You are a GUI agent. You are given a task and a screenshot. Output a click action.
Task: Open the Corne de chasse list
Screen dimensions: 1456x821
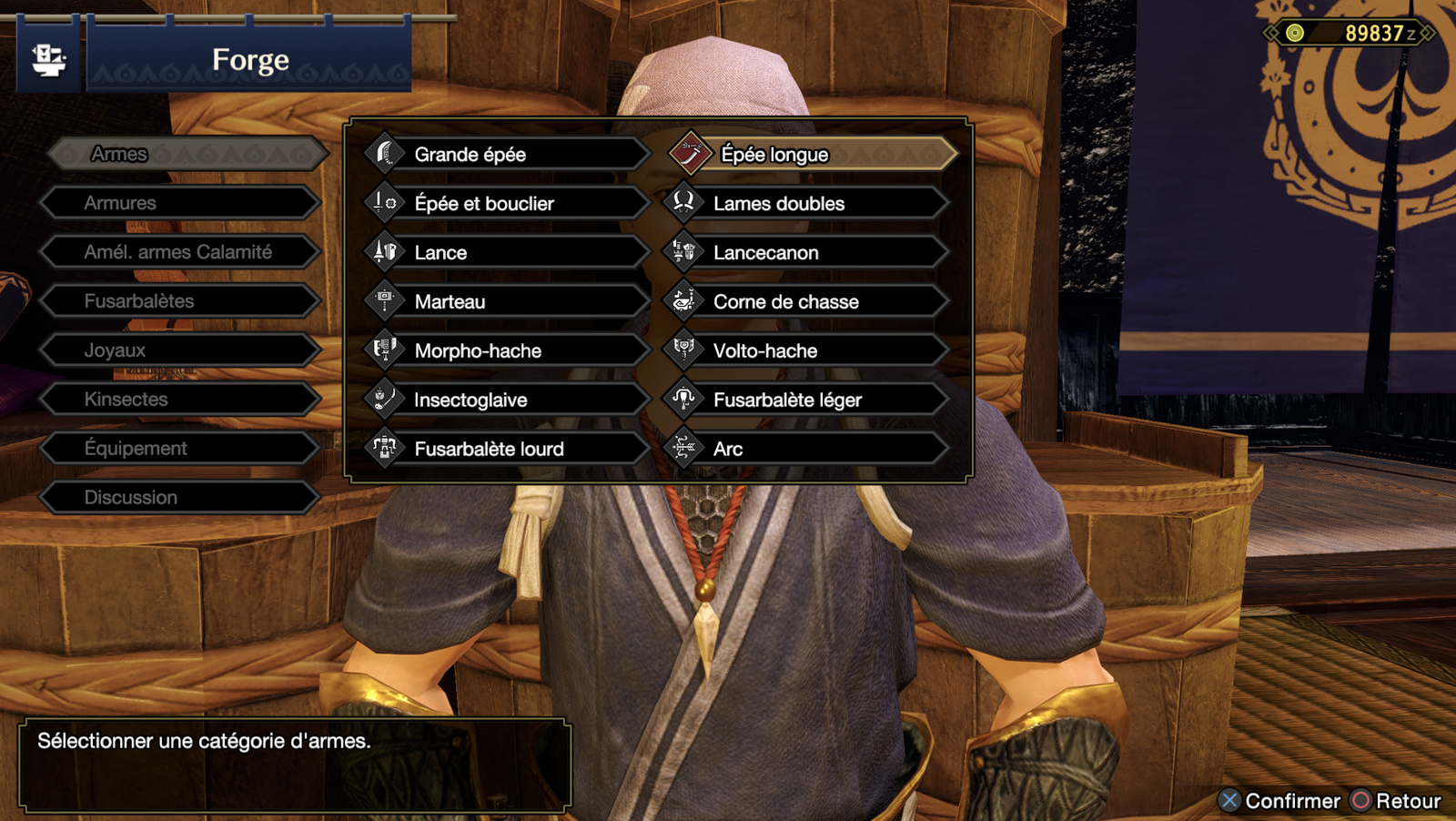[805, 302]
